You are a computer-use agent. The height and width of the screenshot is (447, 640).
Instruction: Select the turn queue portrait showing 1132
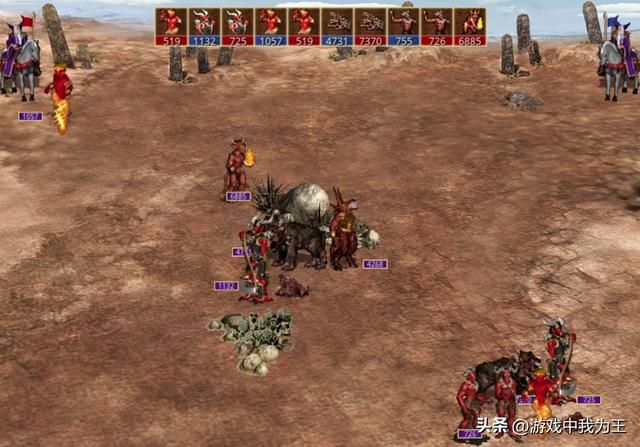(x=204, y=26)
